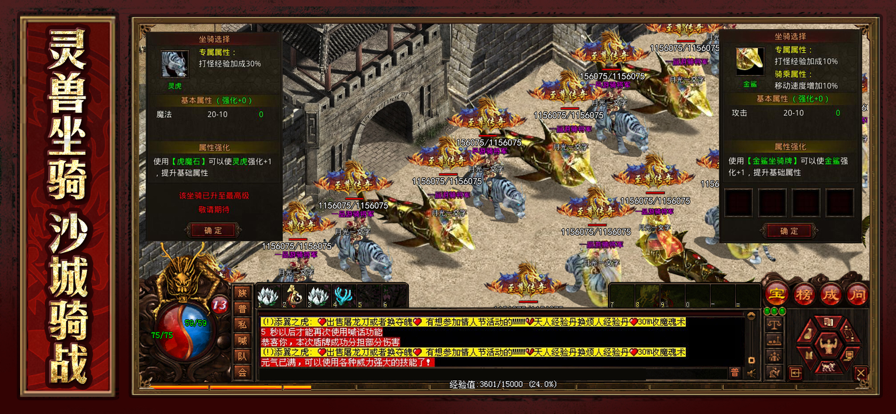Use the blue coral item in hotbar slot 4

click(342, 296)
